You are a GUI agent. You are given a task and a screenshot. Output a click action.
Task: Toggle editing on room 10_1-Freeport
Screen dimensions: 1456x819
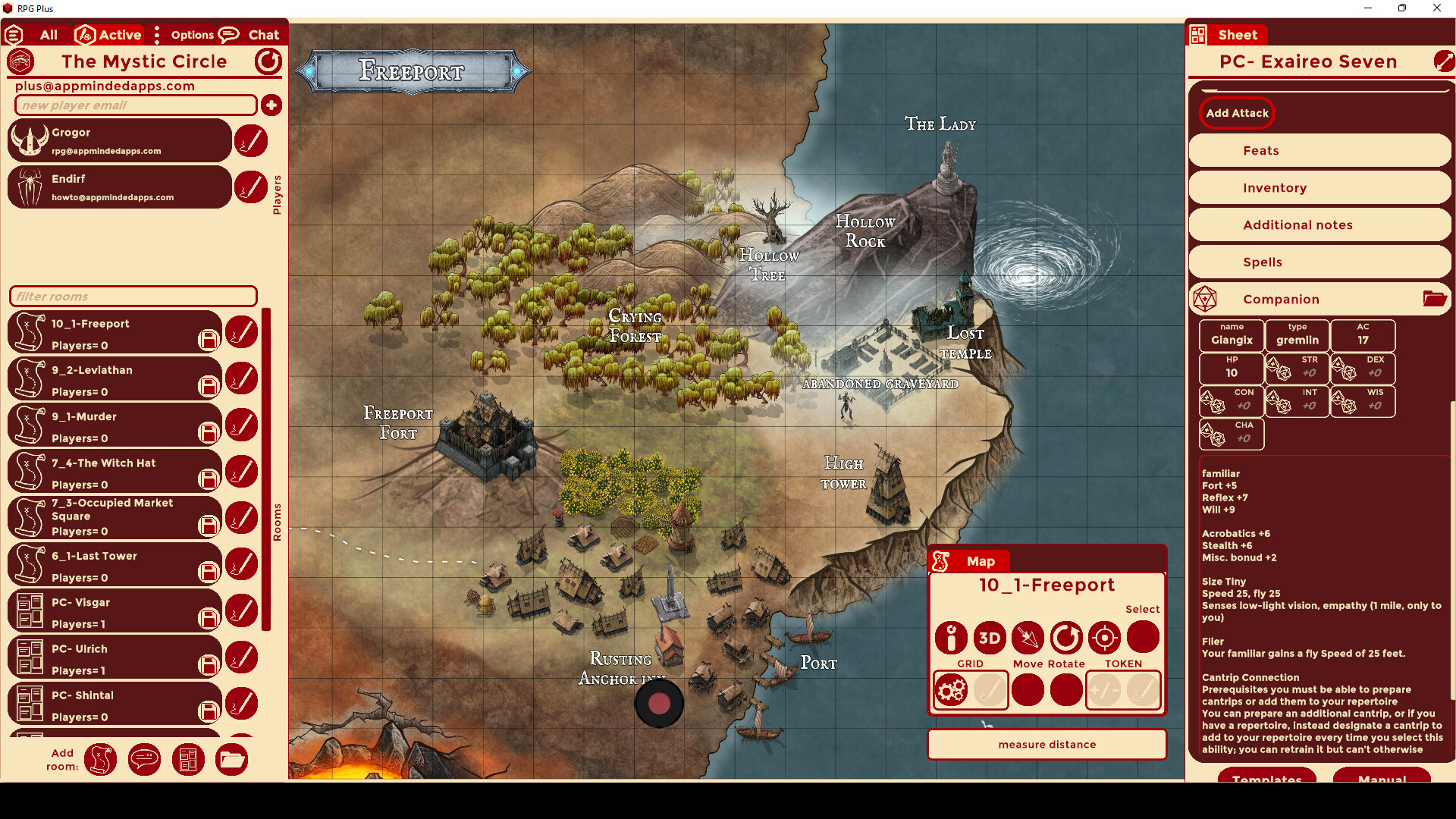click(241, 331)
